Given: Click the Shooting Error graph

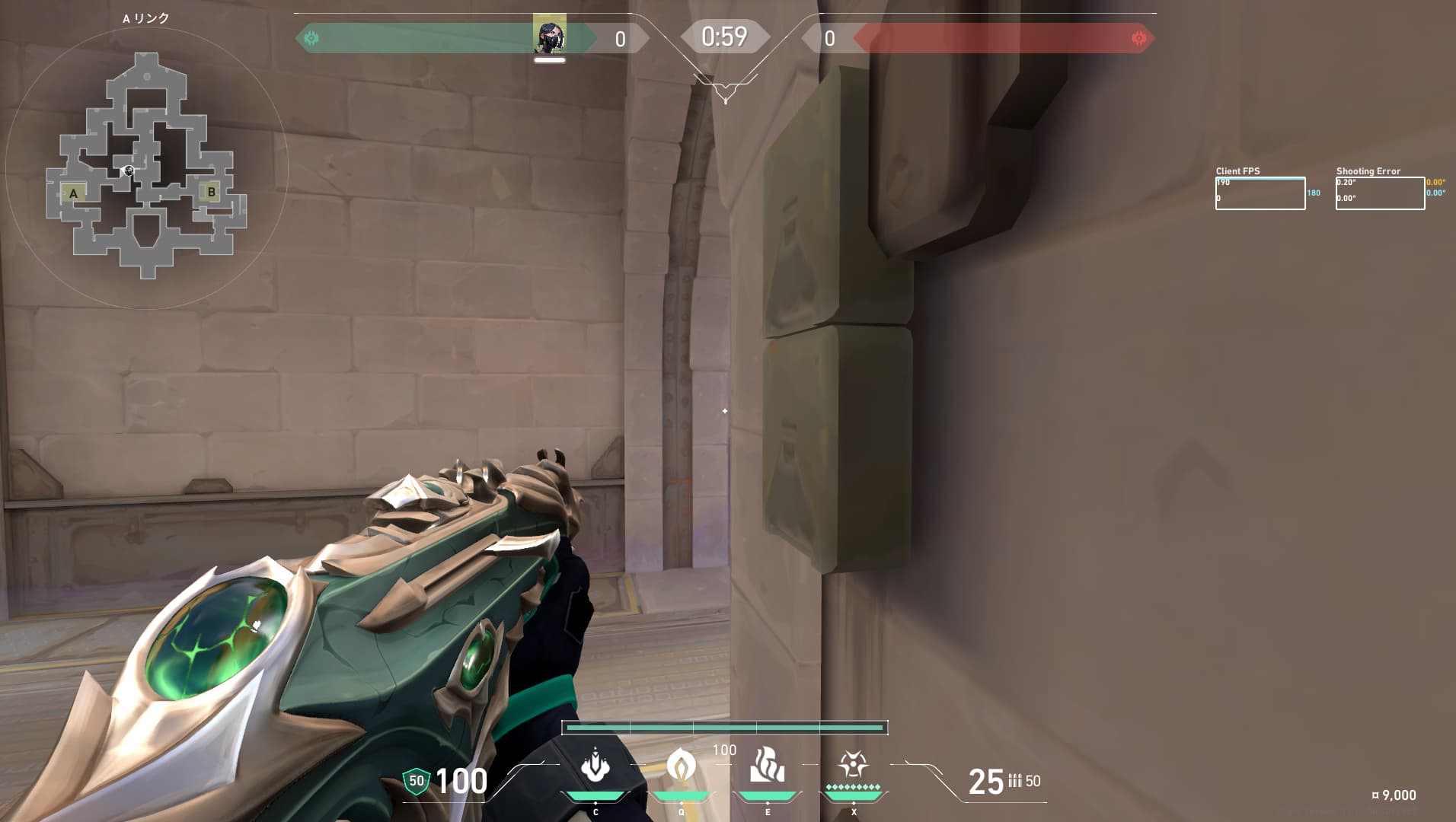Looking at the screenshot, I should pyautogui.click(x=1379, y=193).
